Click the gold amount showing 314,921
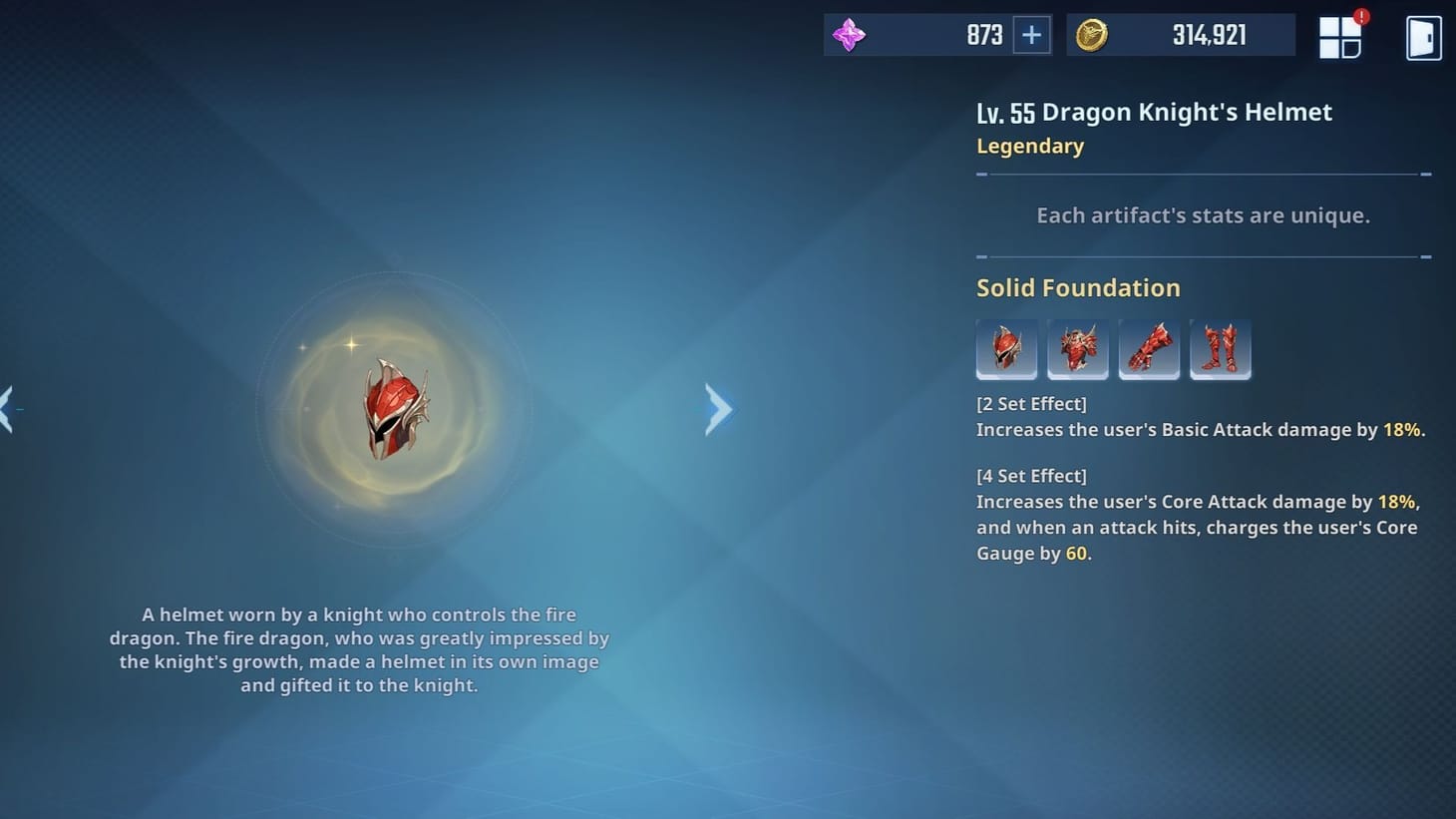The image size is (1456, 819). pyautogui.click(x=1209, y=34)
